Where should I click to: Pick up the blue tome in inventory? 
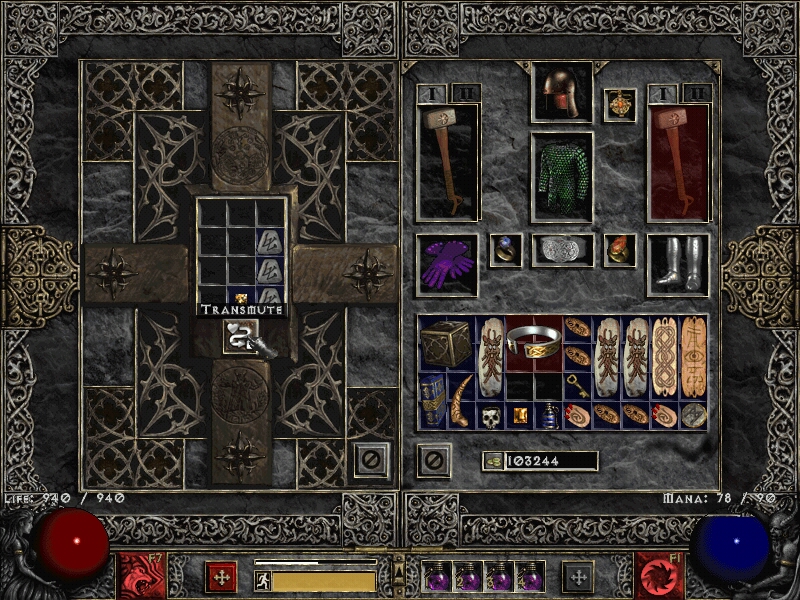coord(433,401)
